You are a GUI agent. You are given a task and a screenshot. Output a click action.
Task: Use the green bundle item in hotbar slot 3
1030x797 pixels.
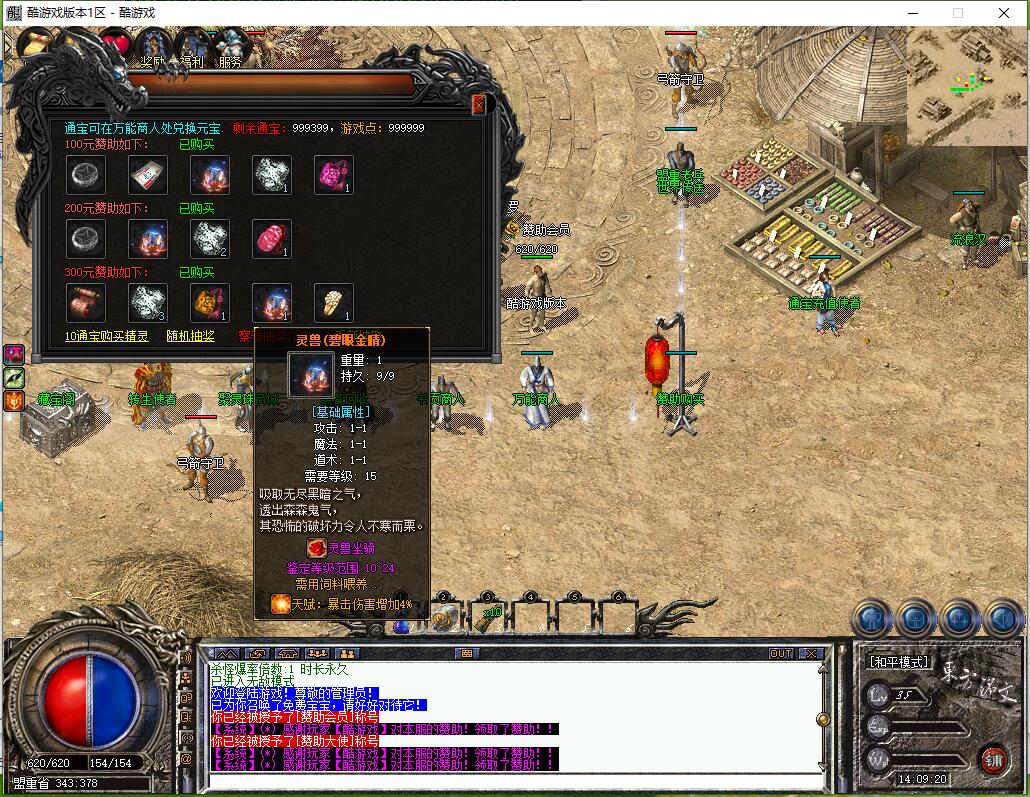coord(487,618)
